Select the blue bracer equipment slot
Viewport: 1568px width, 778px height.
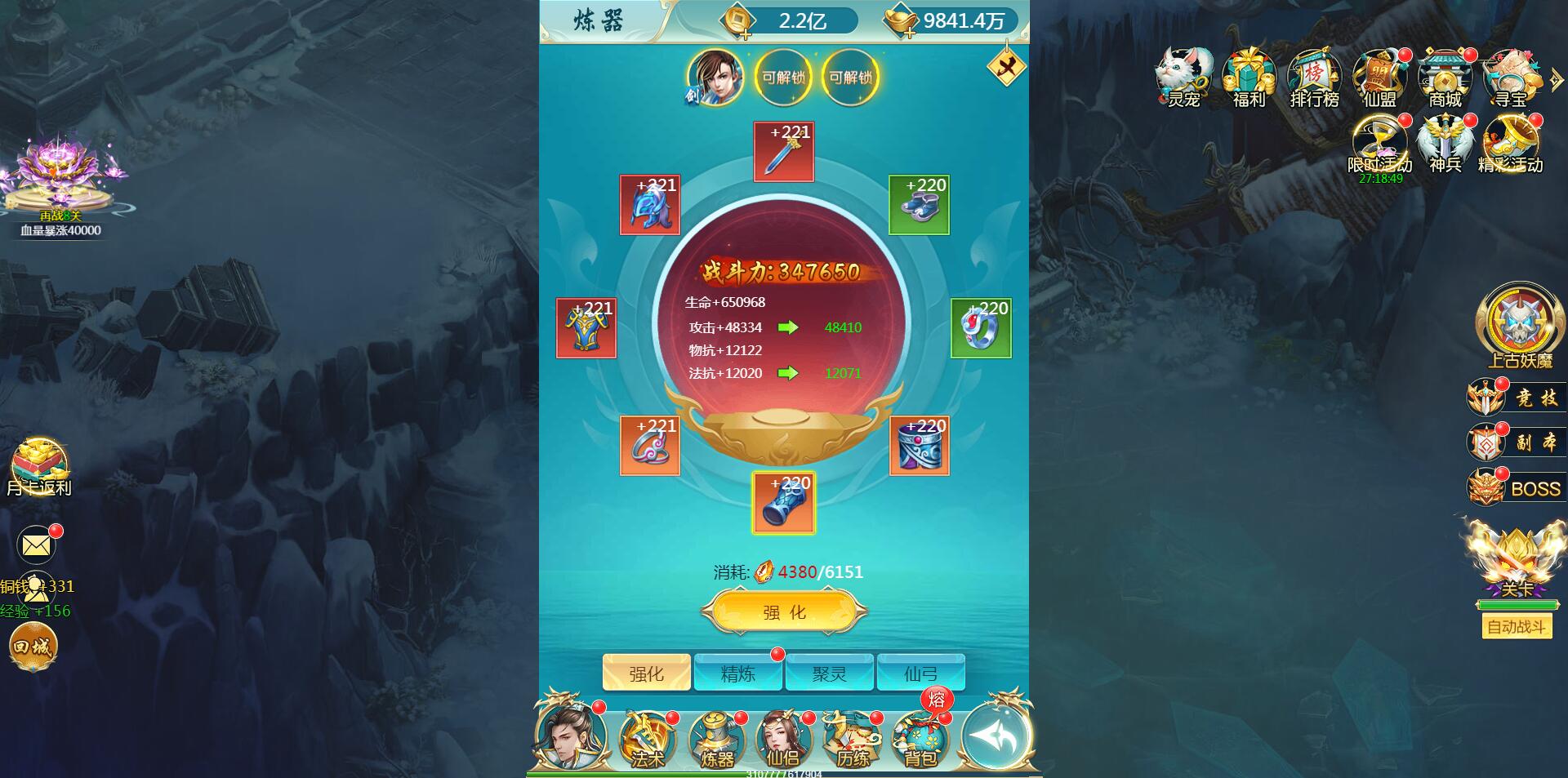click(784, 504)
